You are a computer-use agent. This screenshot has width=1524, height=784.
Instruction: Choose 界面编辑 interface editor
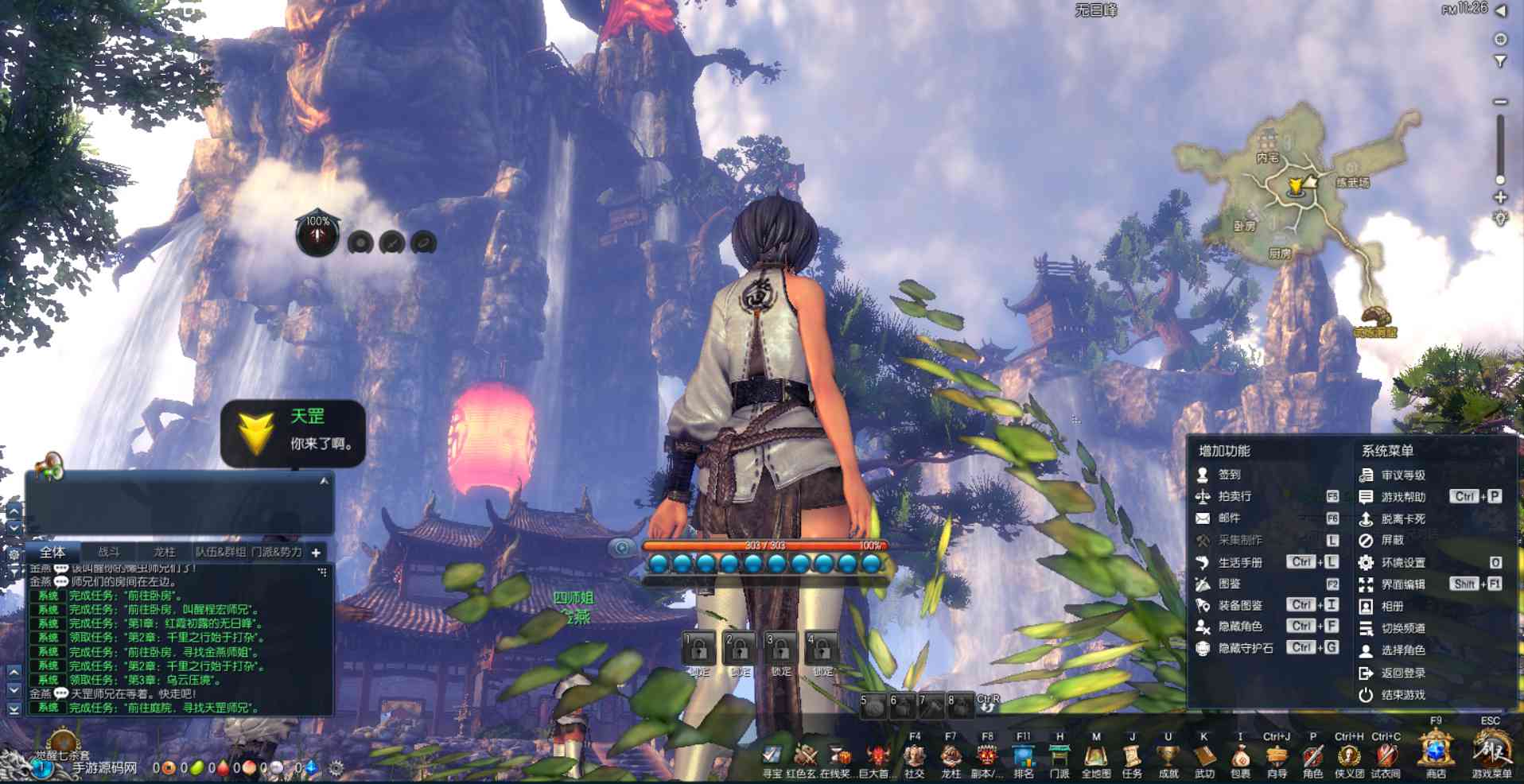click(1402, 584)
